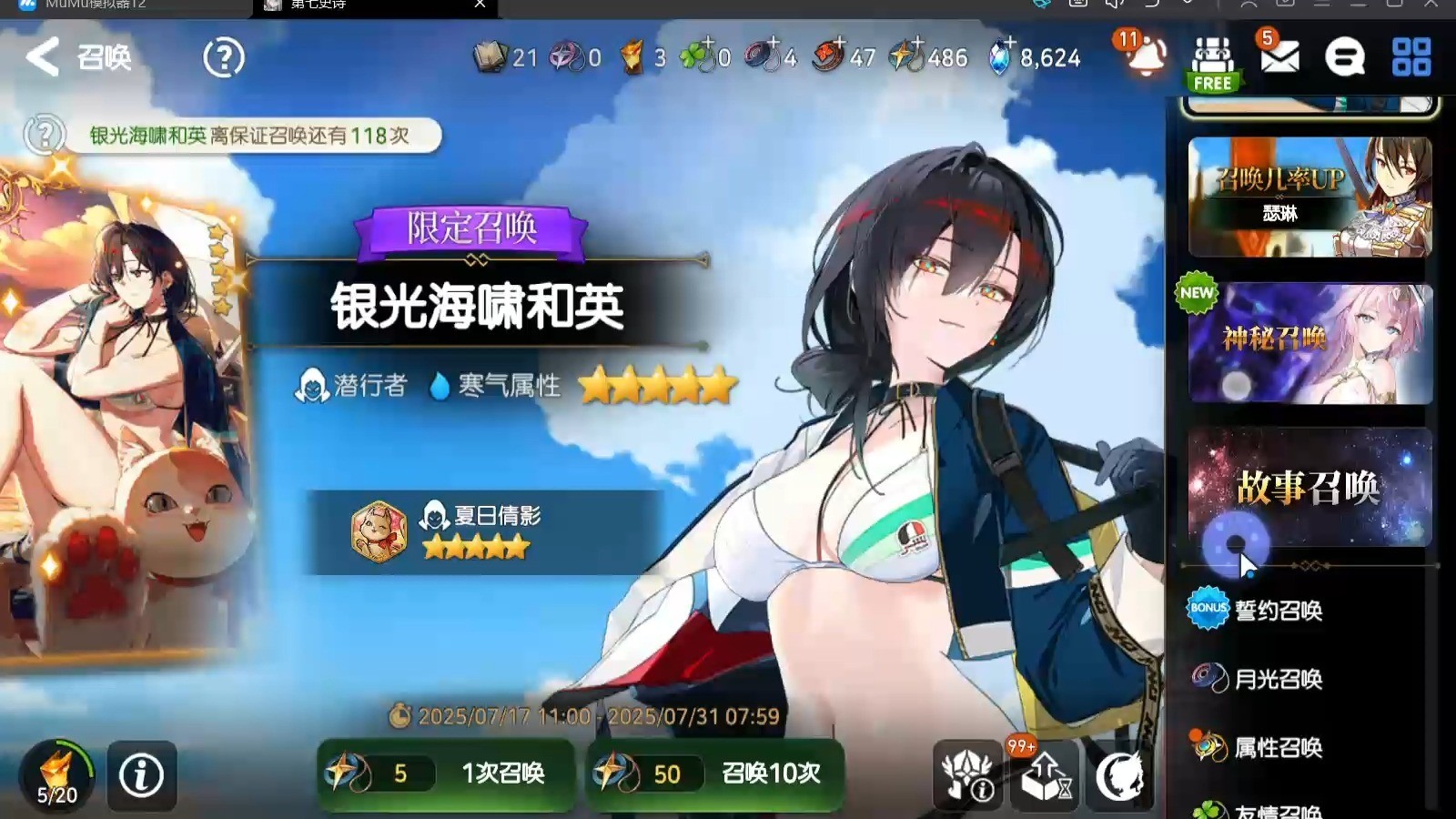The image size is (1456, 819).
Task: Open the community chat icon
Action: [1345, 56]
